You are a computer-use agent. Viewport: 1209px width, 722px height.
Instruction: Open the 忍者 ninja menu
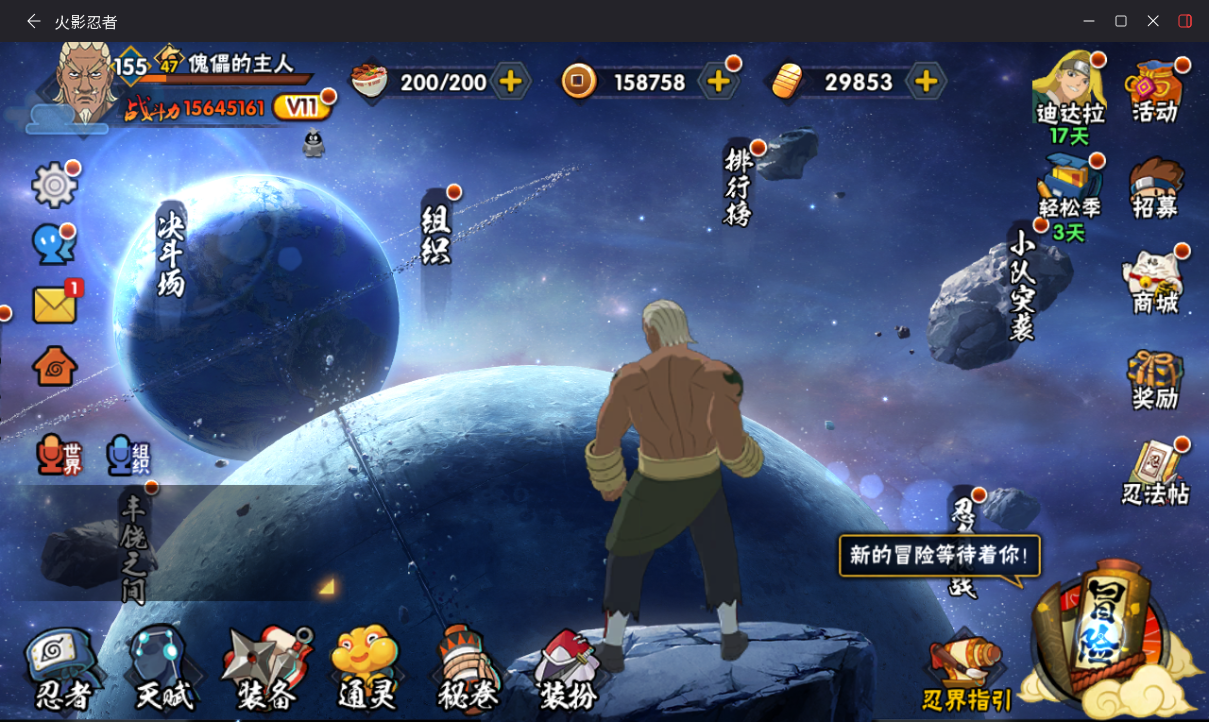click(x=62, y=669)
